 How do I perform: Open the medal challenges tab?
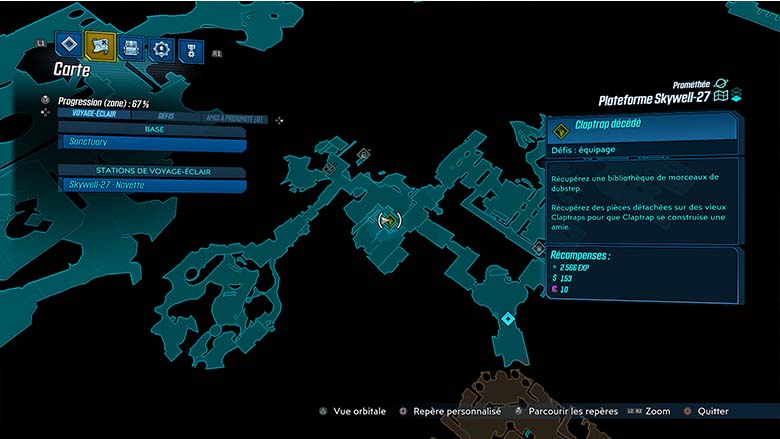[191, 49]
